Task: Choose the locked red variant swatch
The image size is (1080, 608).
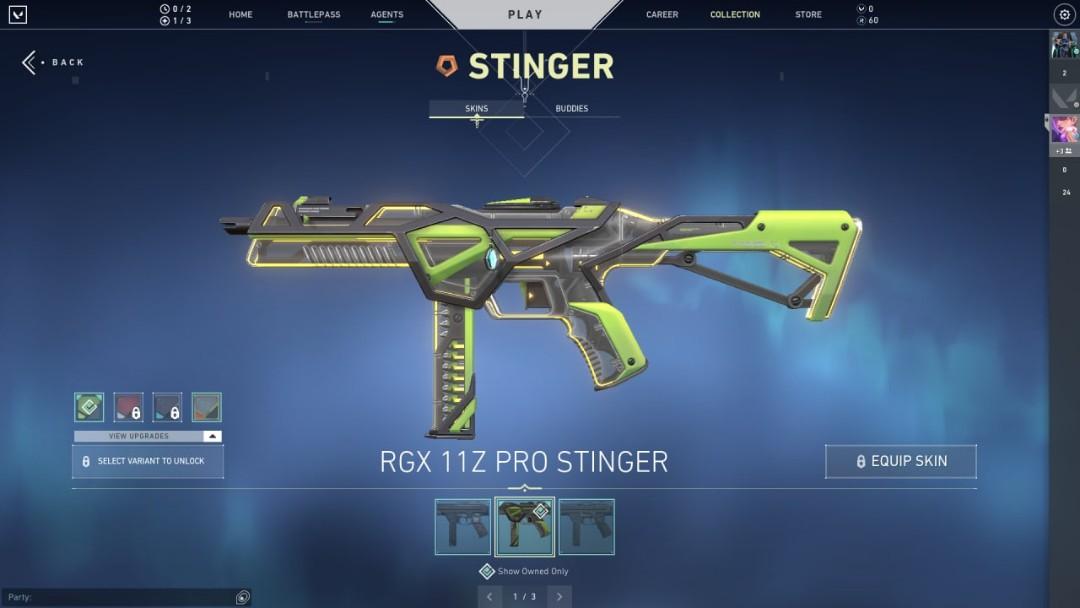Action: (x=128, y=407)
